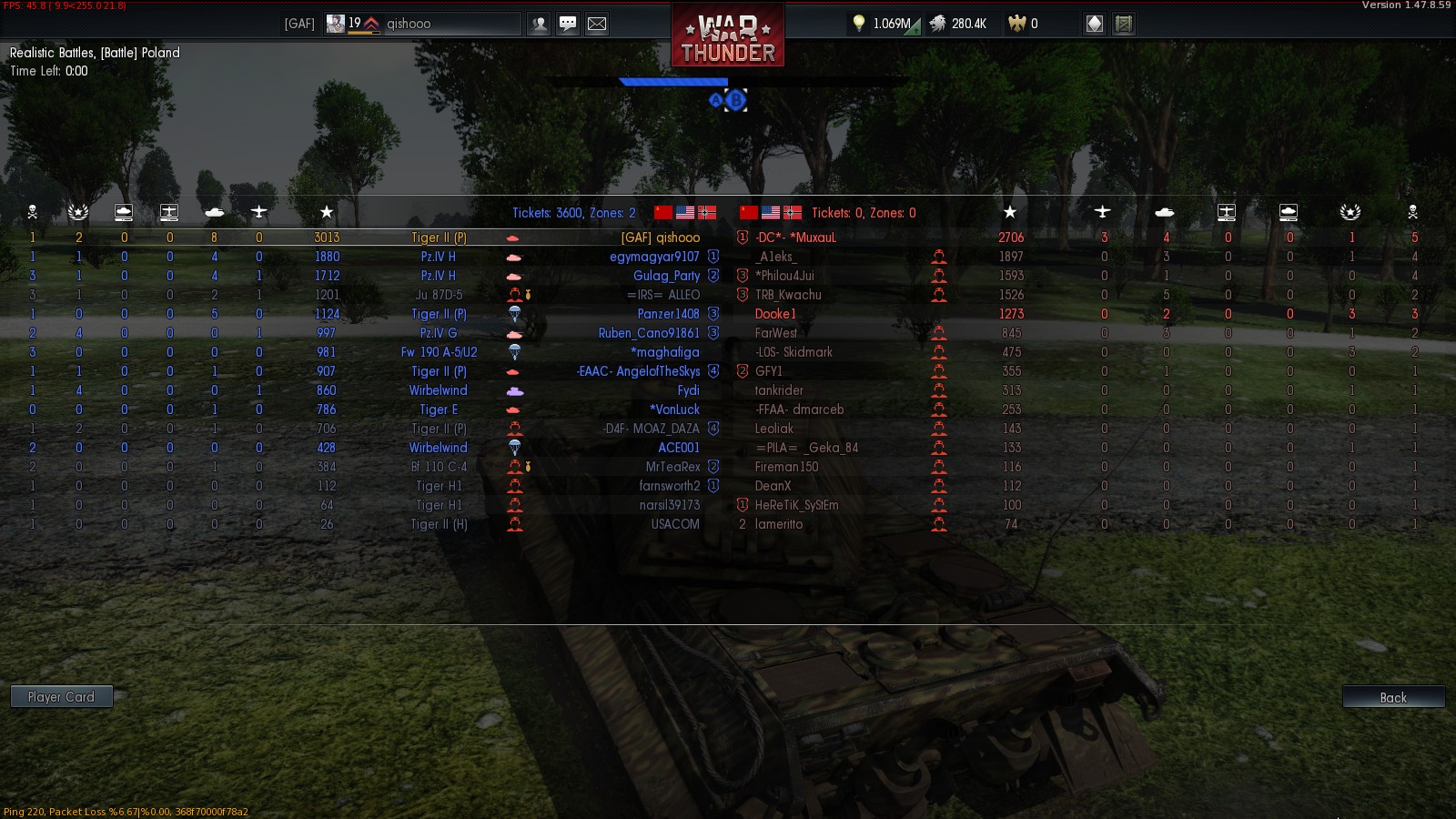Click the Golden Eagles balance
Screen dimensions: 1456x819
click(1024, 24)
